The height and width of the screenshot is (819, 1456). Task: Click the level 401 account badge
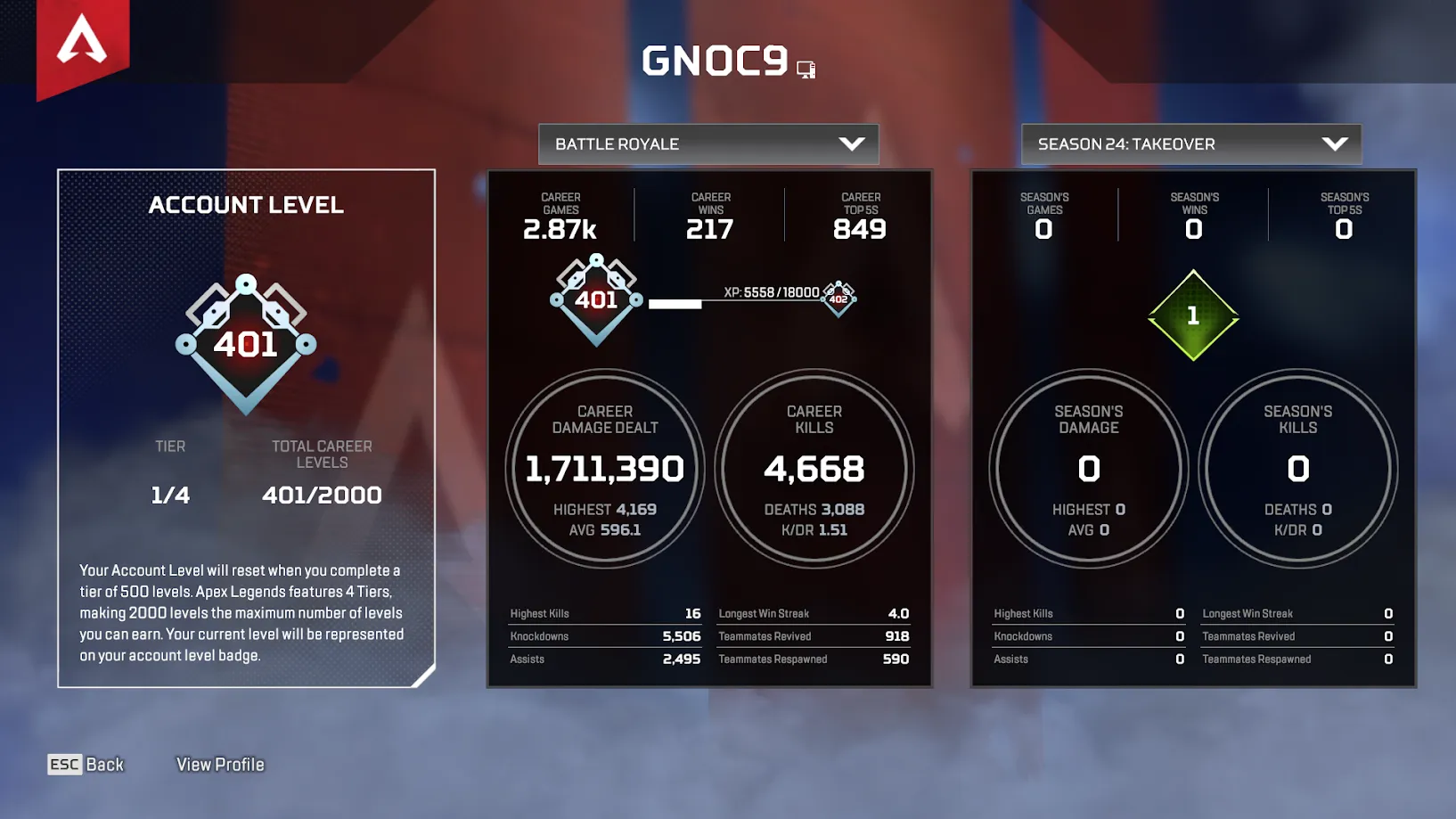[247, 343]
